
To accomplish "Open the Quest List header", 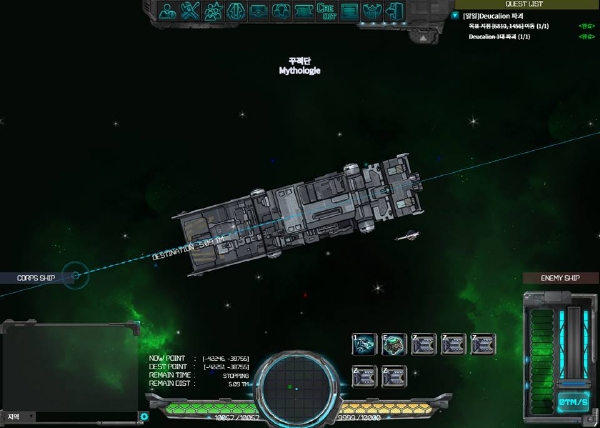I will (525, 3).
